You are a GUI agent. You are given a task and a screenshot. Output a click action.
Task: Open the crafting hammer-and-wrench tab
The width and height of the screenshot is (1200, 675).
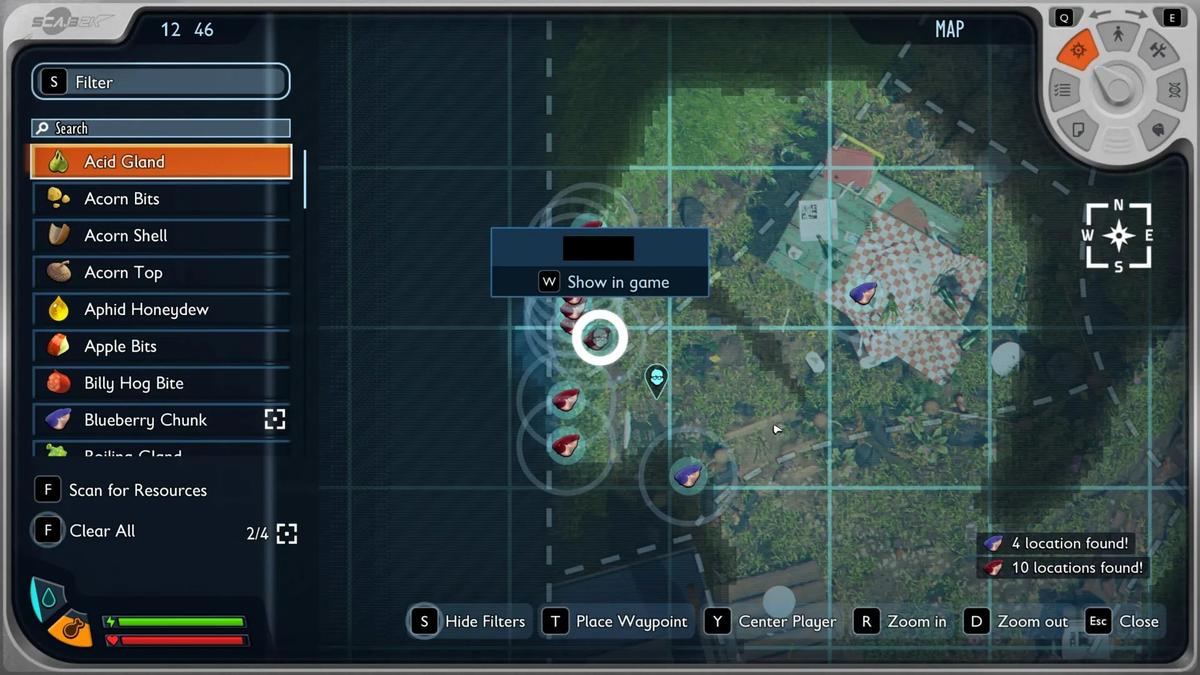click(x=1158, y=50)
